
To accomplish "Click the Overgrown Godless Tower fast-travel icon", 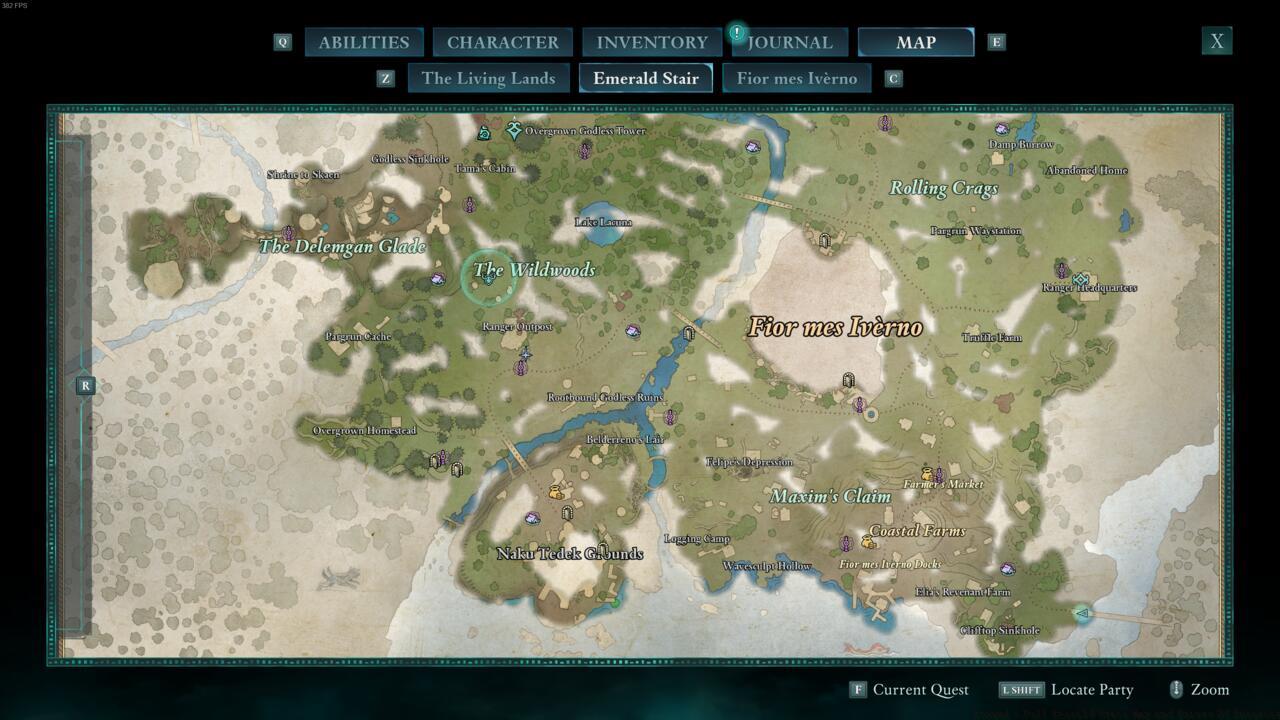I will 514,130.
